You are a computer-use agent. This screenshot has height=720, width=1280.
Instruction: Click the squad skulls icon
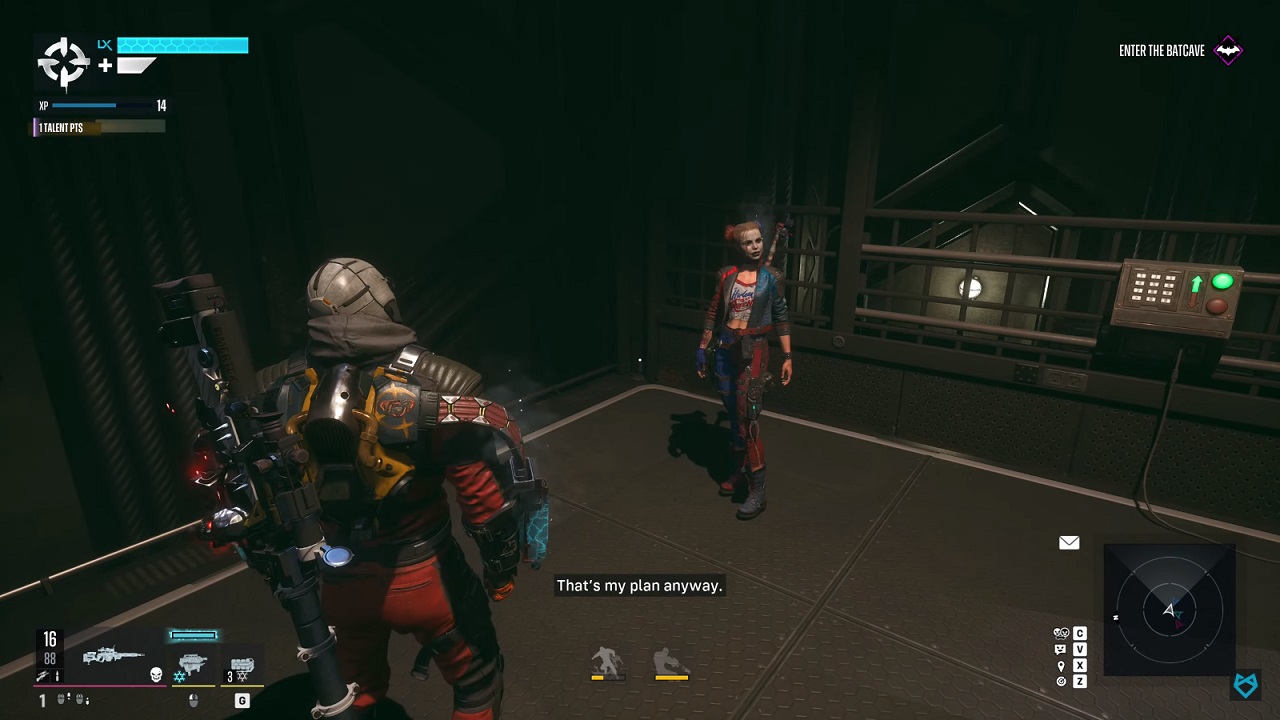coord(1061,633)
